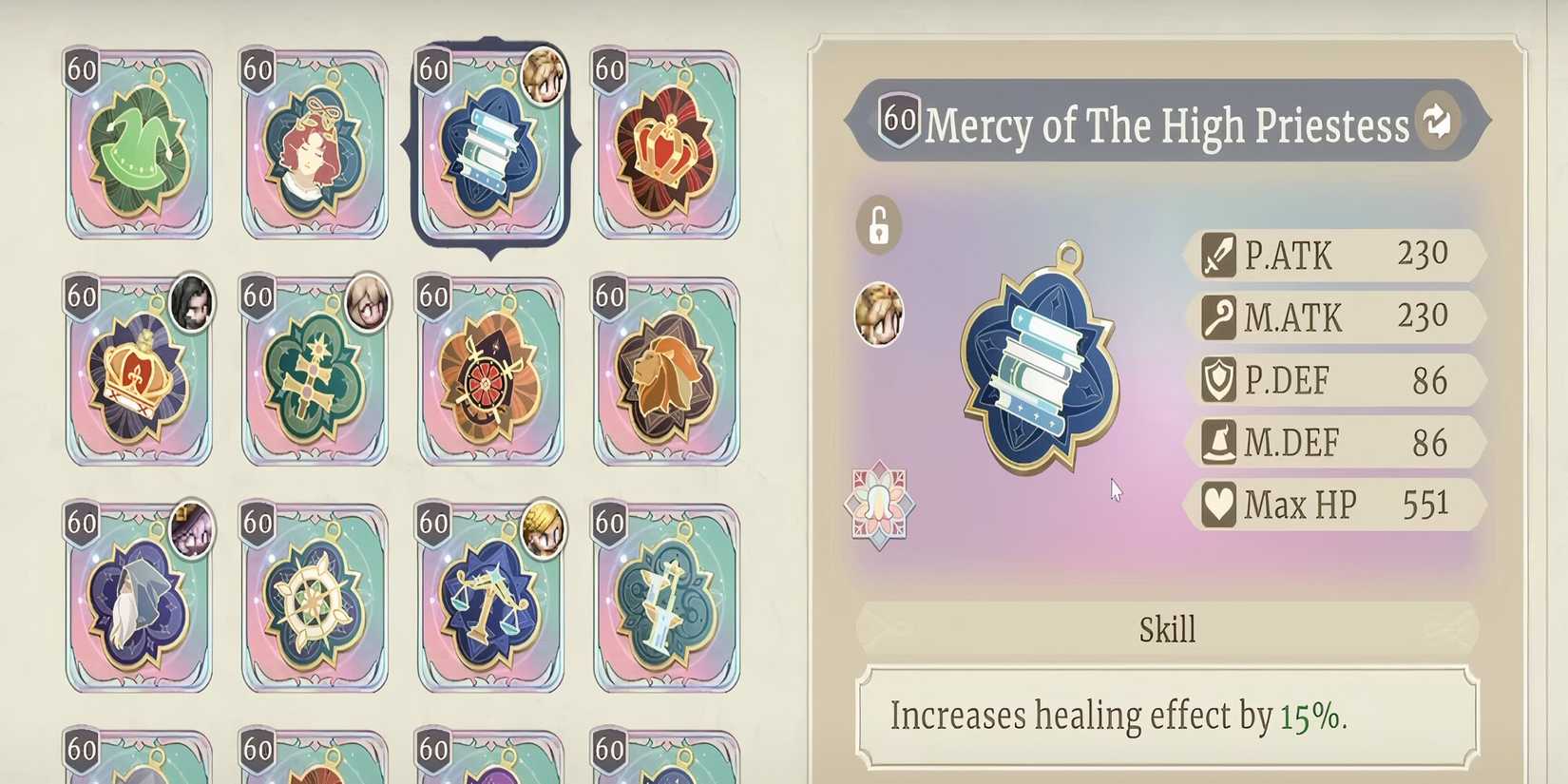Click the highlighted book stack charm card
This screenshot has width=1568, height=784.
[x=489, y=152]
